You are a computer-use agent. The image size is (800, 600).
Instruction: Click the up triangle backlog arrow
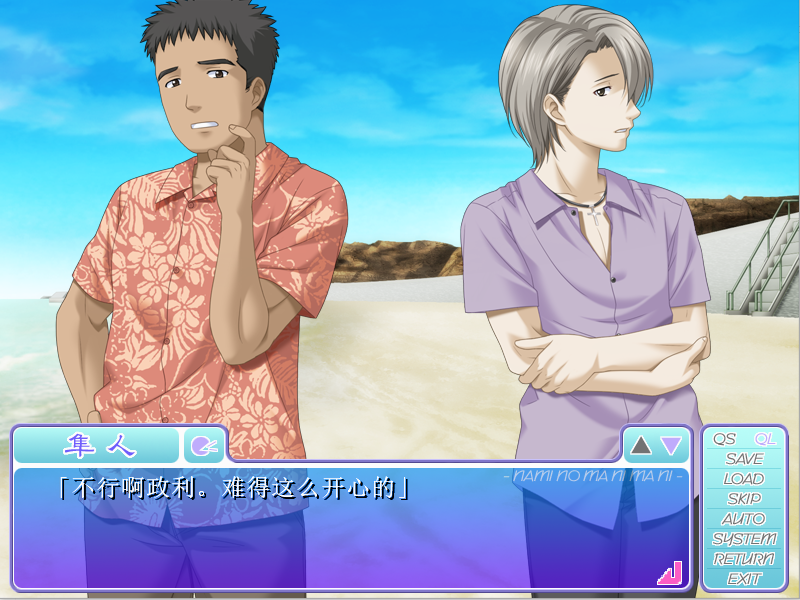click(x=641, y=445)
